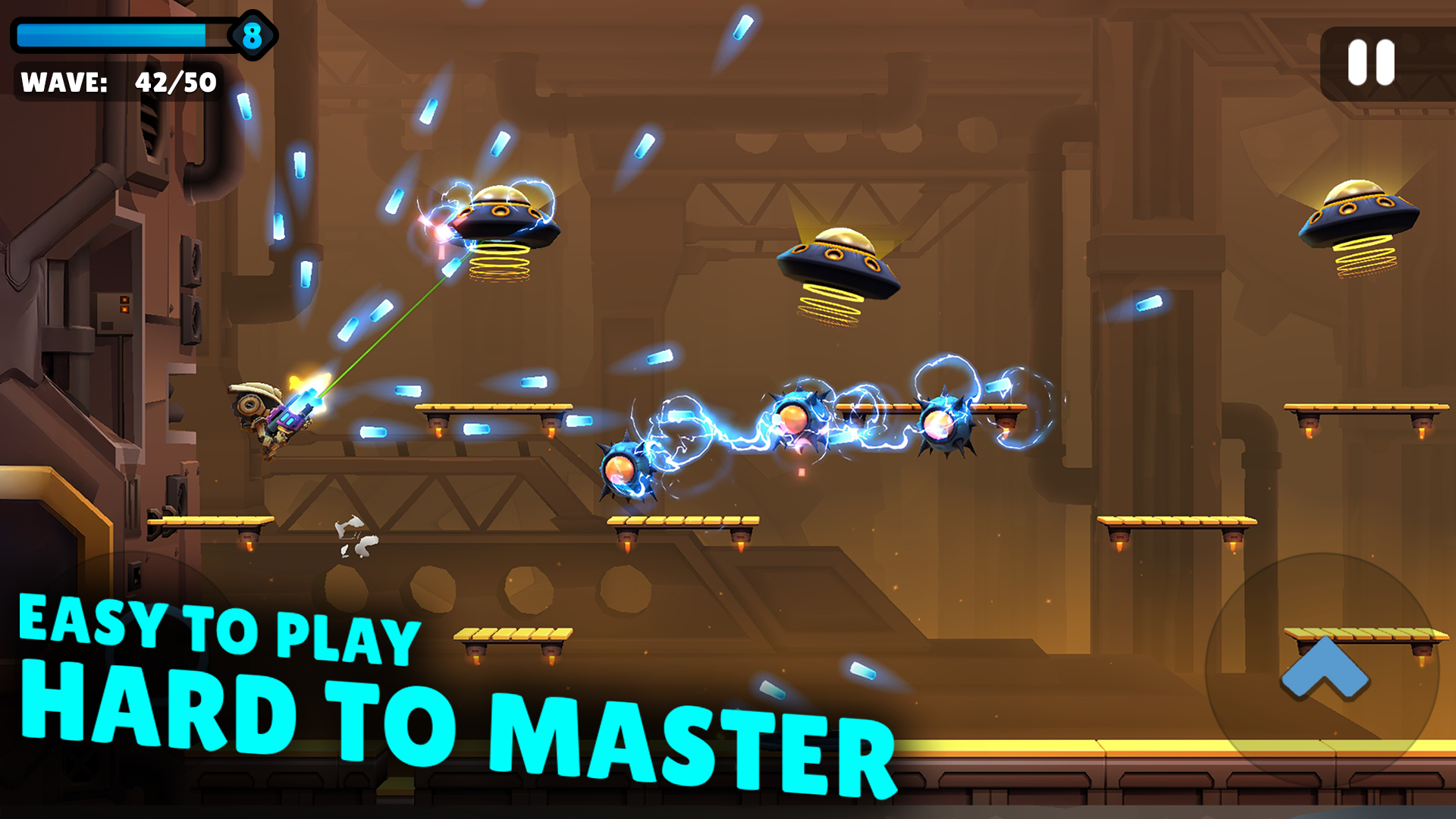Tap the middle electrified spiked ball
Image resolution: width=1456 pixels, height=819 pixels.
[799, 417]
